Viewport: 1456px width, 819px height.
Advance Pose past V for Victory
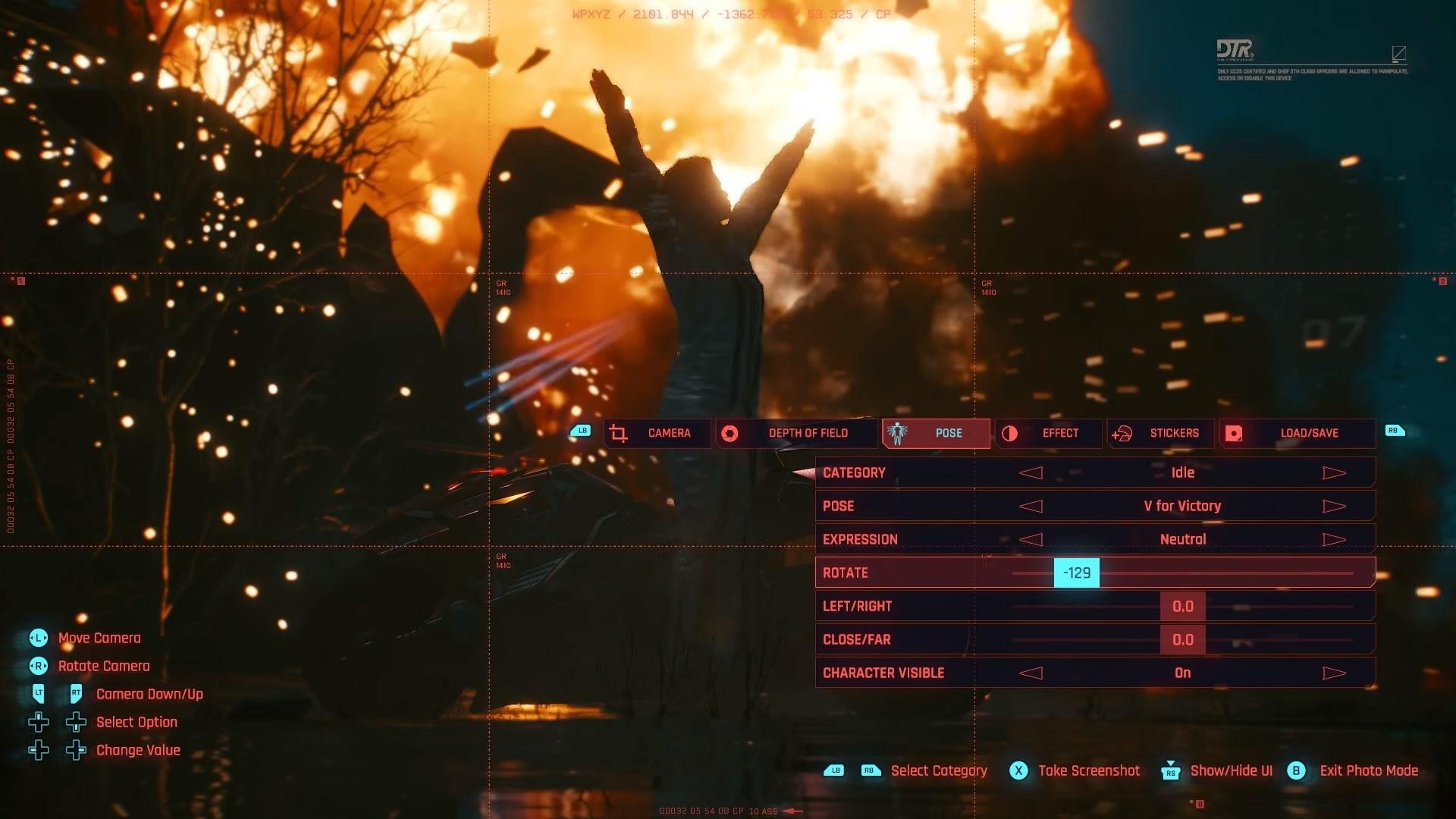click(x=1334, y=506)
